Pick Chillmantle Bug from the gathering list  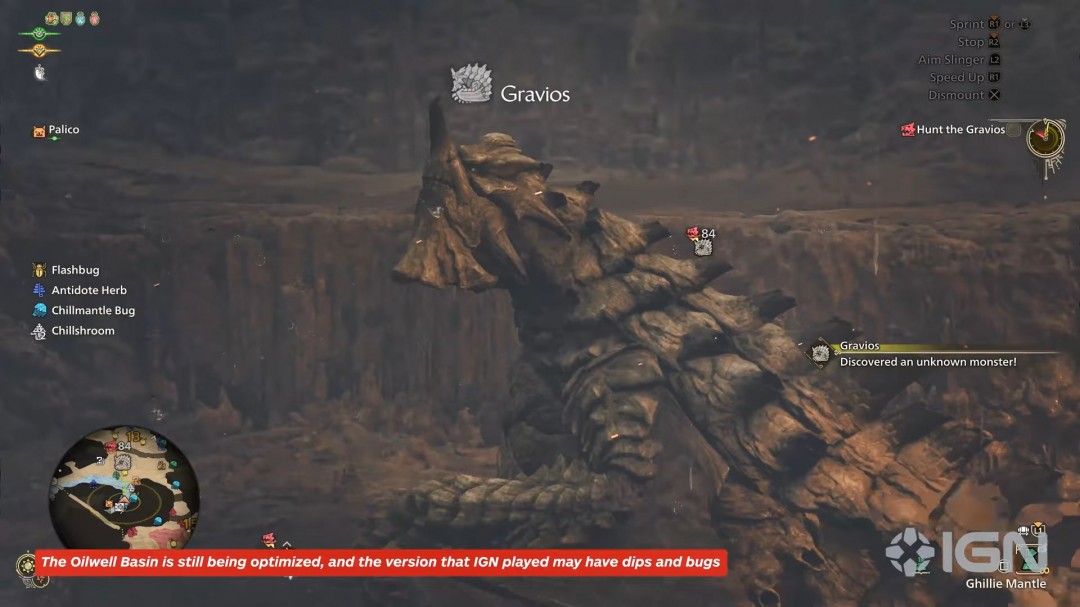(x=92, y=311)
